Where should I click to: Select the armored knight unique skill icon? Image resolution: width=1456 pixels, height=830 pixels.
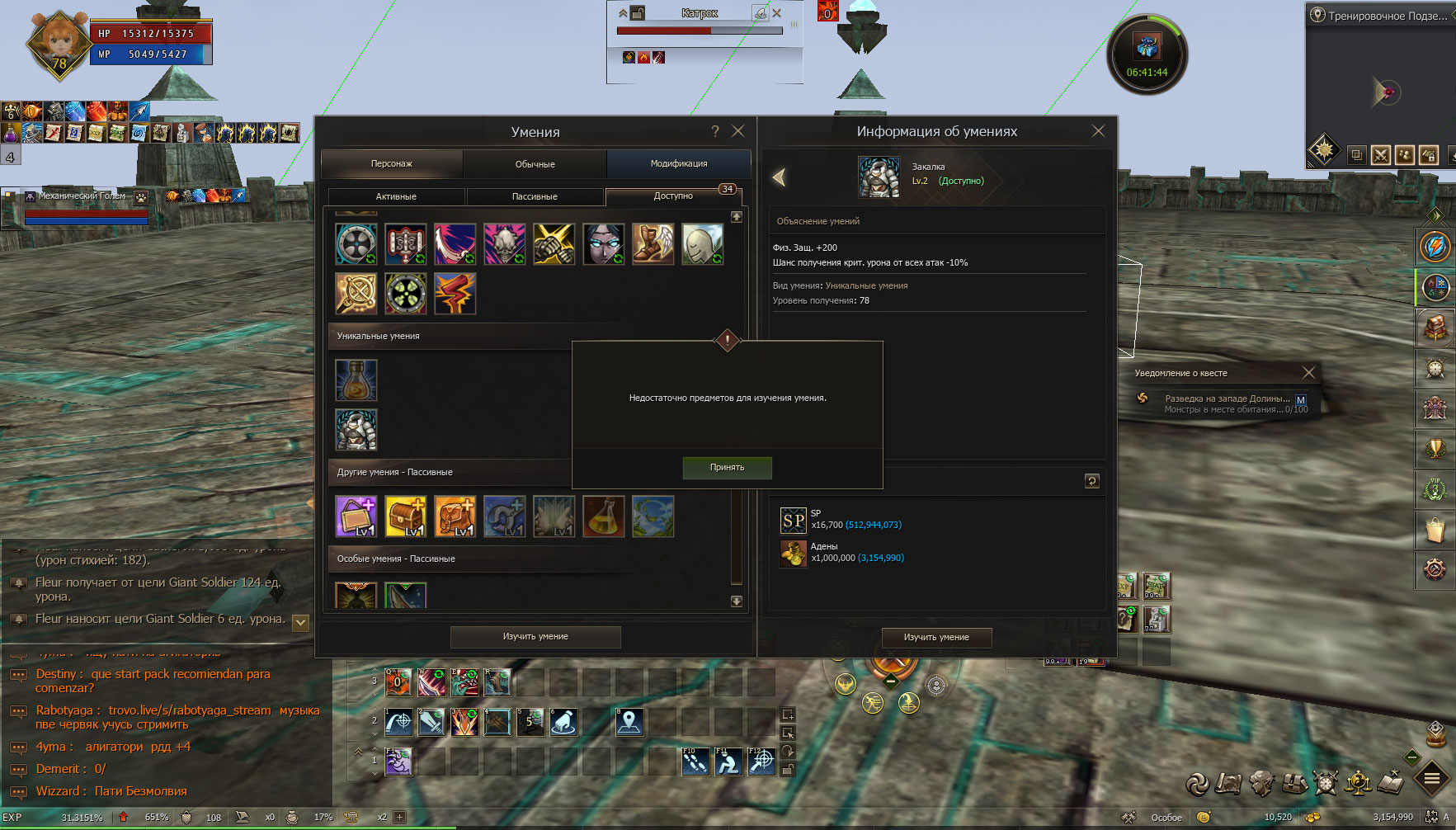(356, 430)
